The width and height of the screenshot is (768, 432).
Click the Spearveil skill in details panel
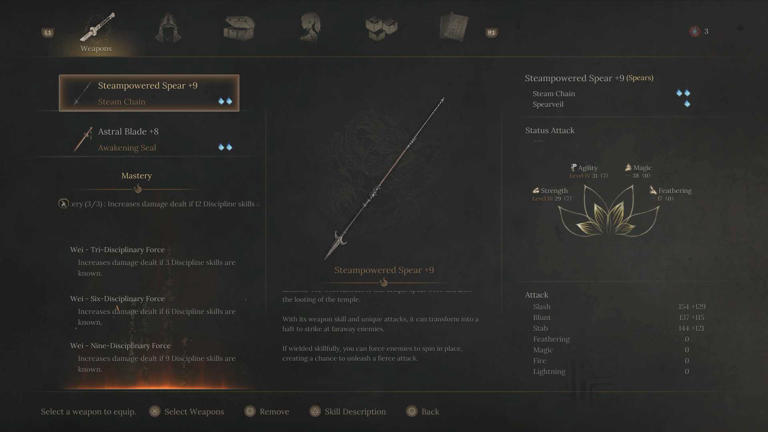548,104
